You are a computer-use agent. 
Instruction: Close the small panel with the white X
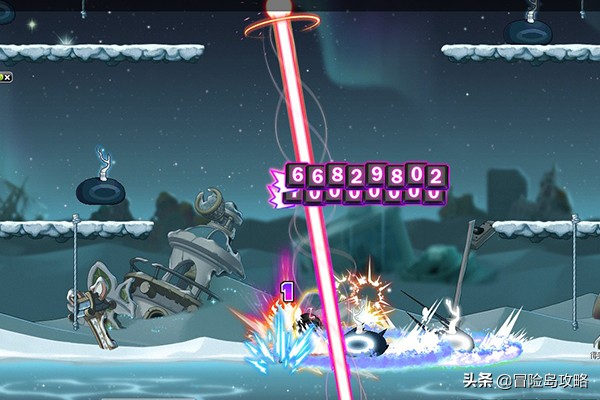click(5, 76)
